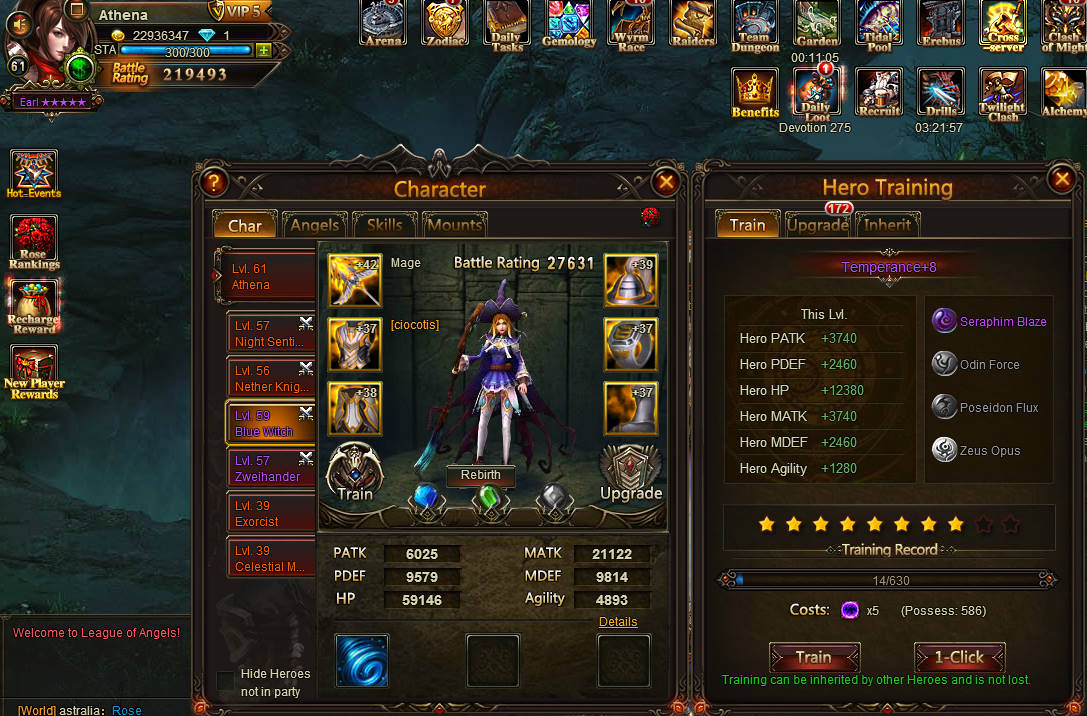Close the Character window

pyautogui.click(x=665, y=182)
